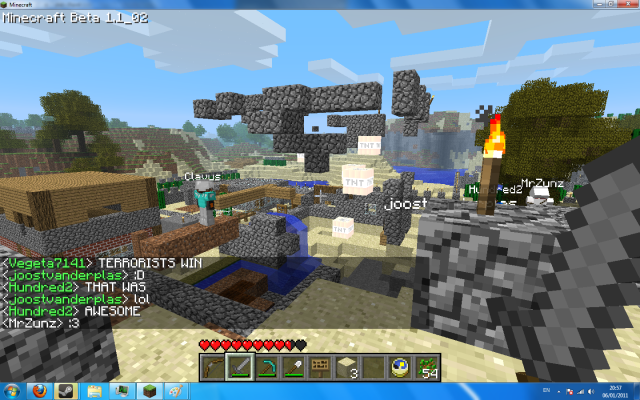Choose the sand block stack of 3
This screenshot has height=400, width=640.
[x=347, y=366]
